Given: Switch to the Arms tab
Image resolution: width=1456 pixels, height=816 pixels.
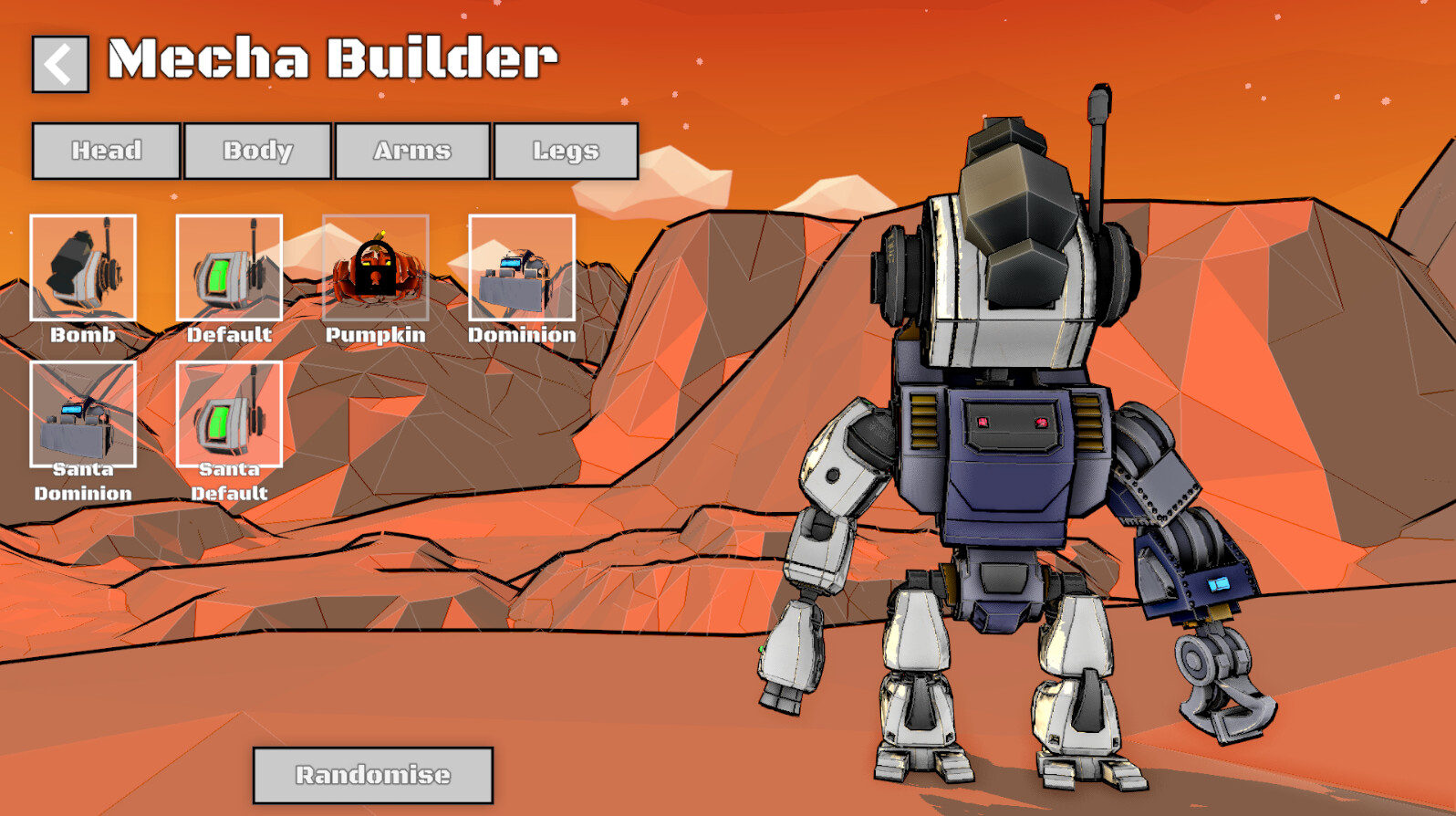Looking at the screenshot, I should (411, 151).
